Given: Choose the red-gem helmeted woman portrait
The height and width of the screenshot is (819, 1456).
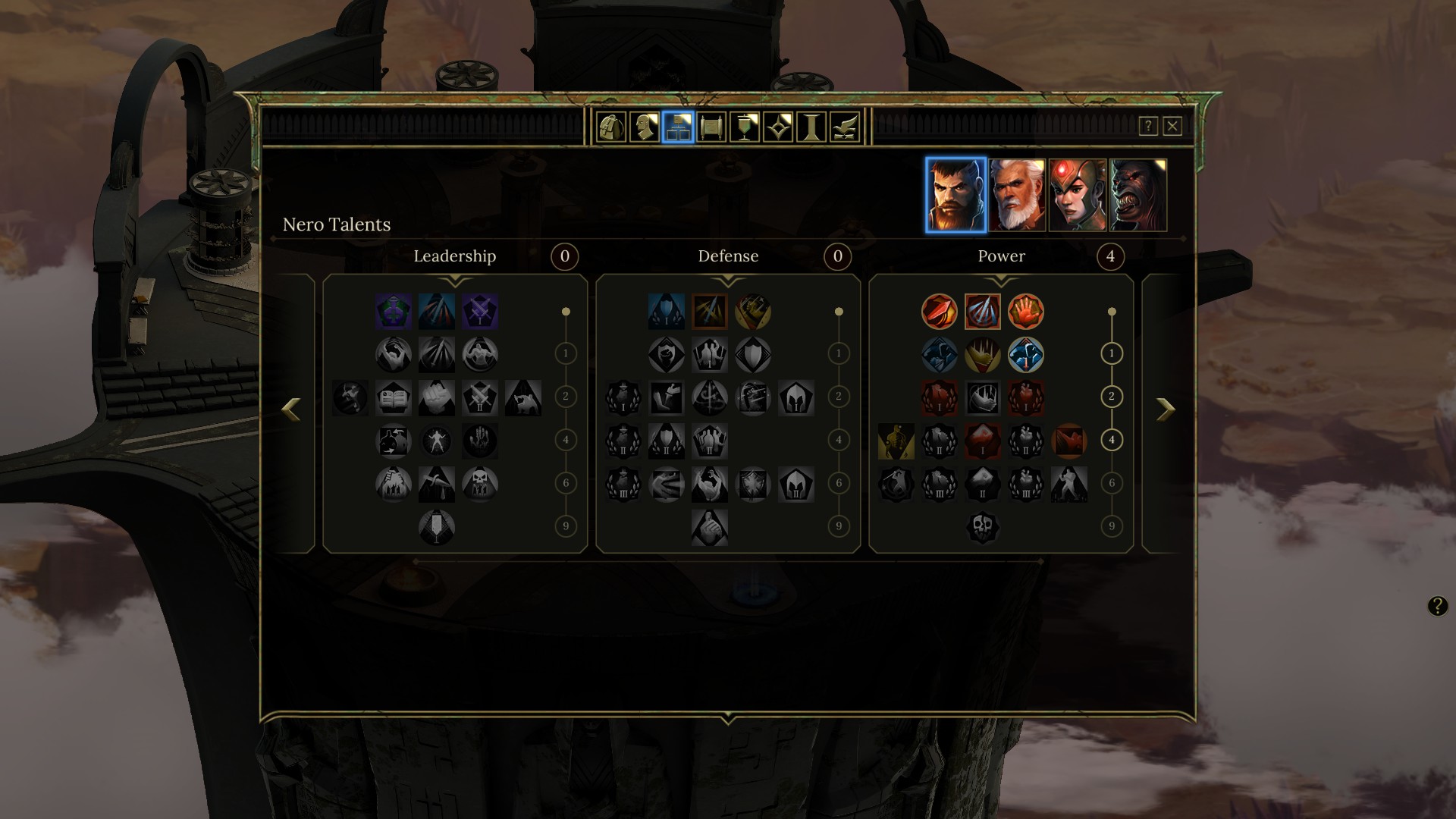Looking at the screenshot, I should [1078, 195].
